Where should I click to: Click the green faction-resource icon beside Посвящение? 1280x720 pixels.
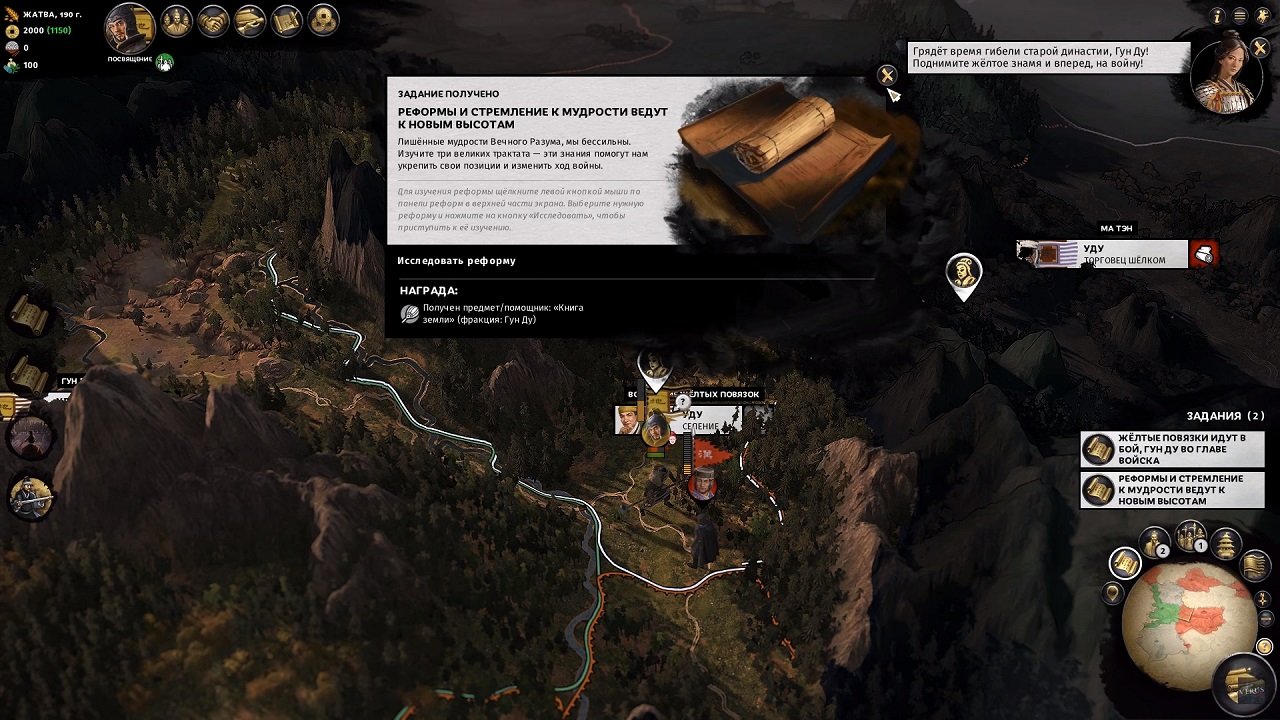click(164, 63)
